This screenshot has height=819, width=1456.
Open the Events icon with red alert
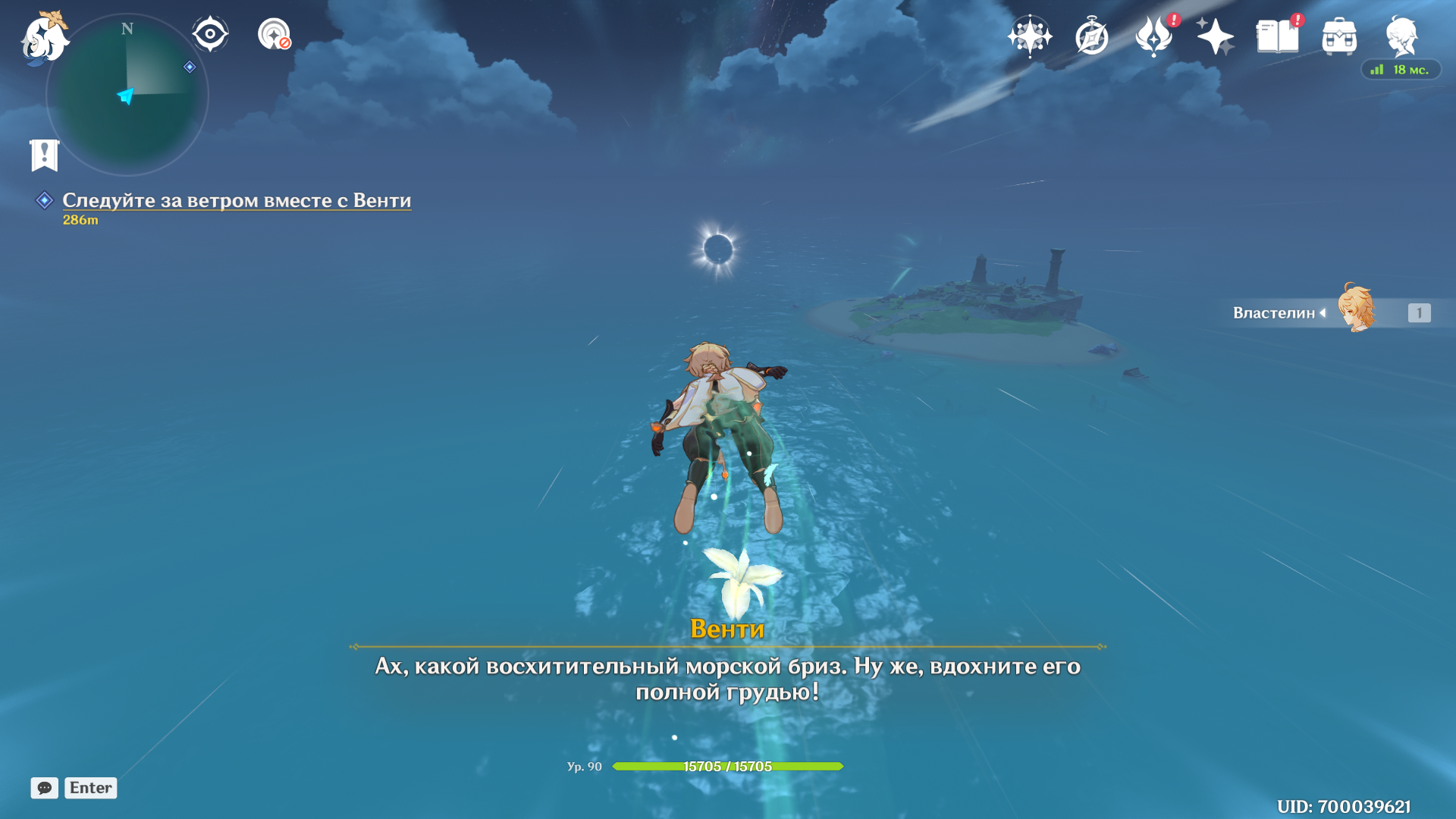click(1153, 36)
